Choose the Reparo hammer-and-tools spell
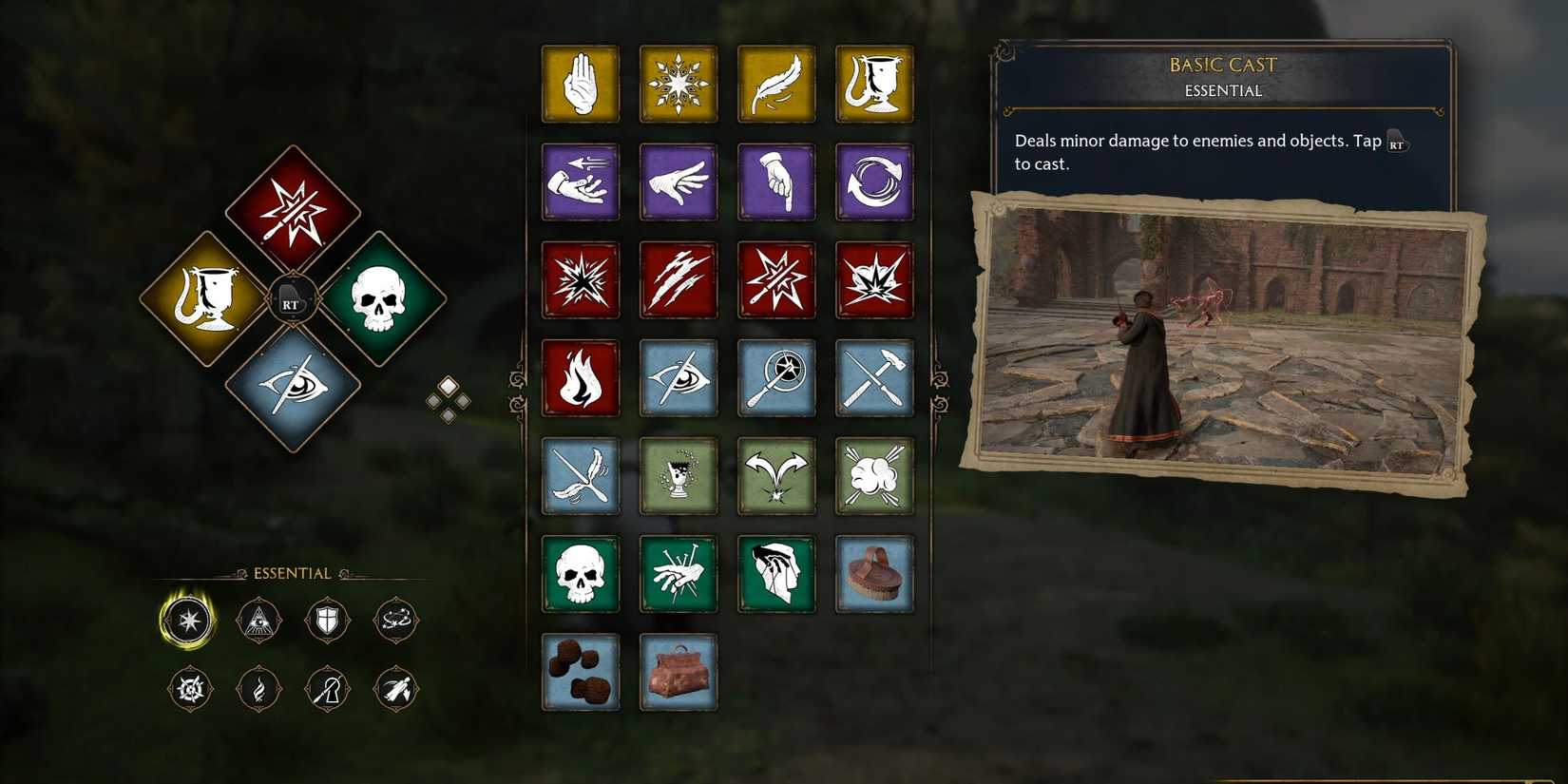1568x784 pixels. (874, 377)
